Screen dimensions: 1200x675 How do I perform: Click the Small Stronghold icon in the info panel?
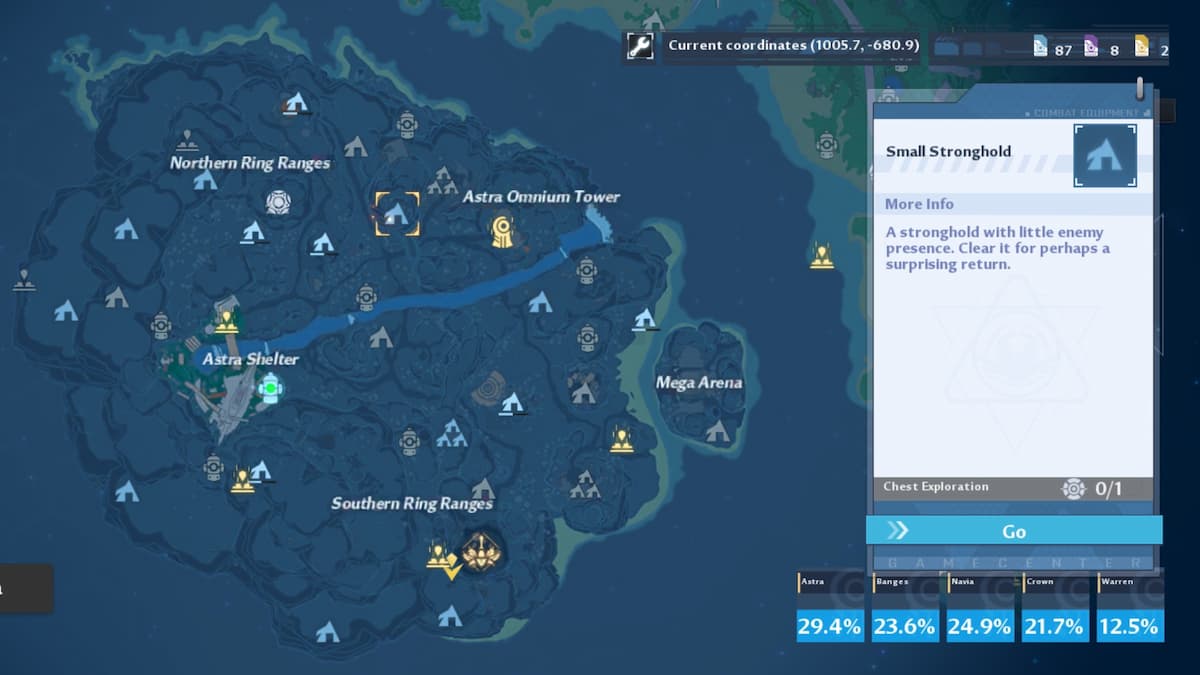point(1104,155)
